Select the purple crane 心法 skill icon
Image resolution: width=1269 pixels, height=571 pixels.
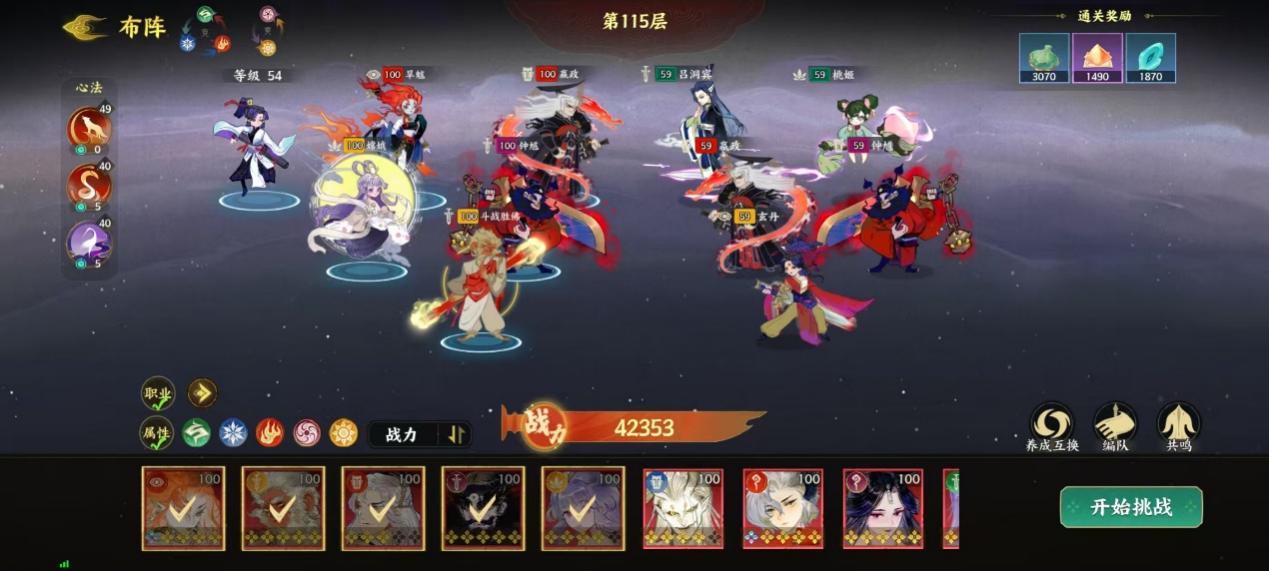click(89, 243)
